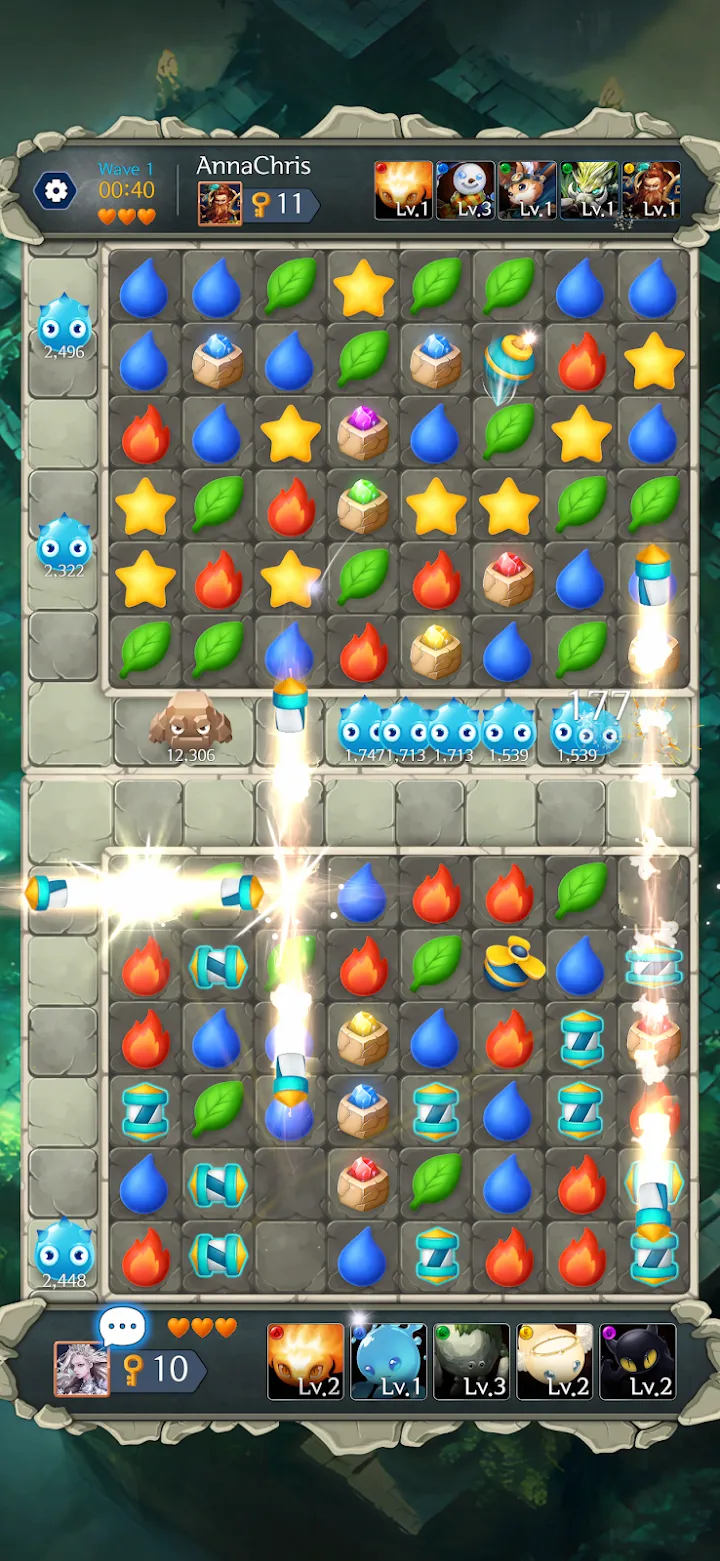Open the settings gear menu
This screenshot has width=720, height=1561.
click(55, 190)
